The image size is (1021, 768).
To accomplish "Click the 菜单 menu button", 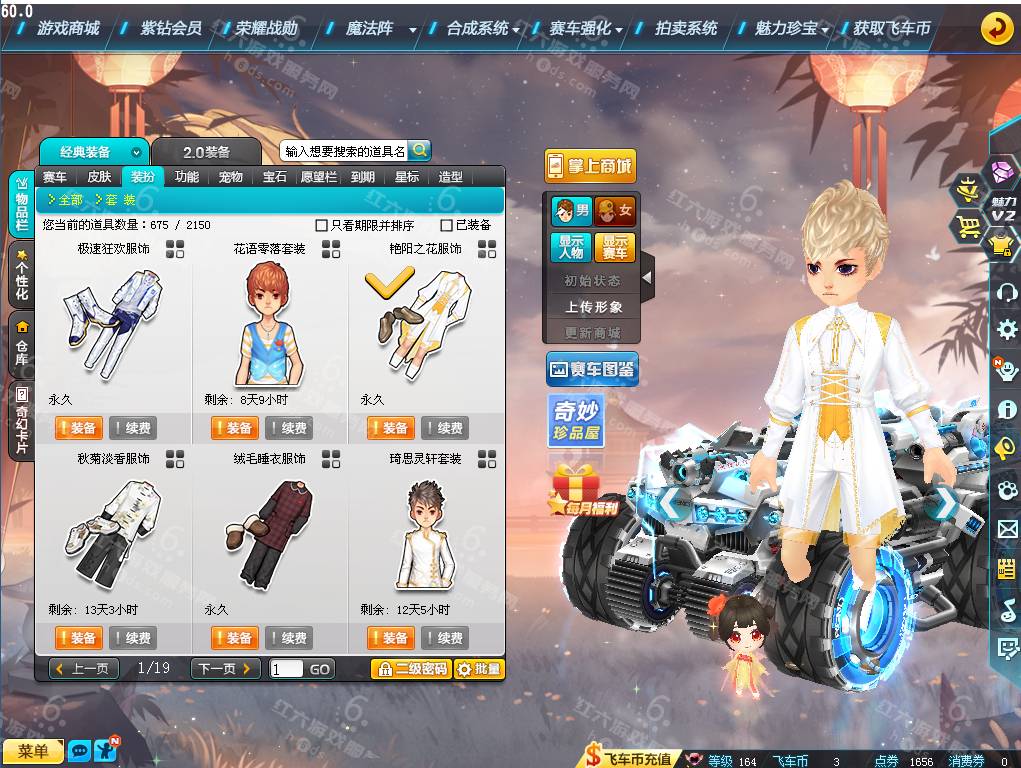I will coord(33,751).
